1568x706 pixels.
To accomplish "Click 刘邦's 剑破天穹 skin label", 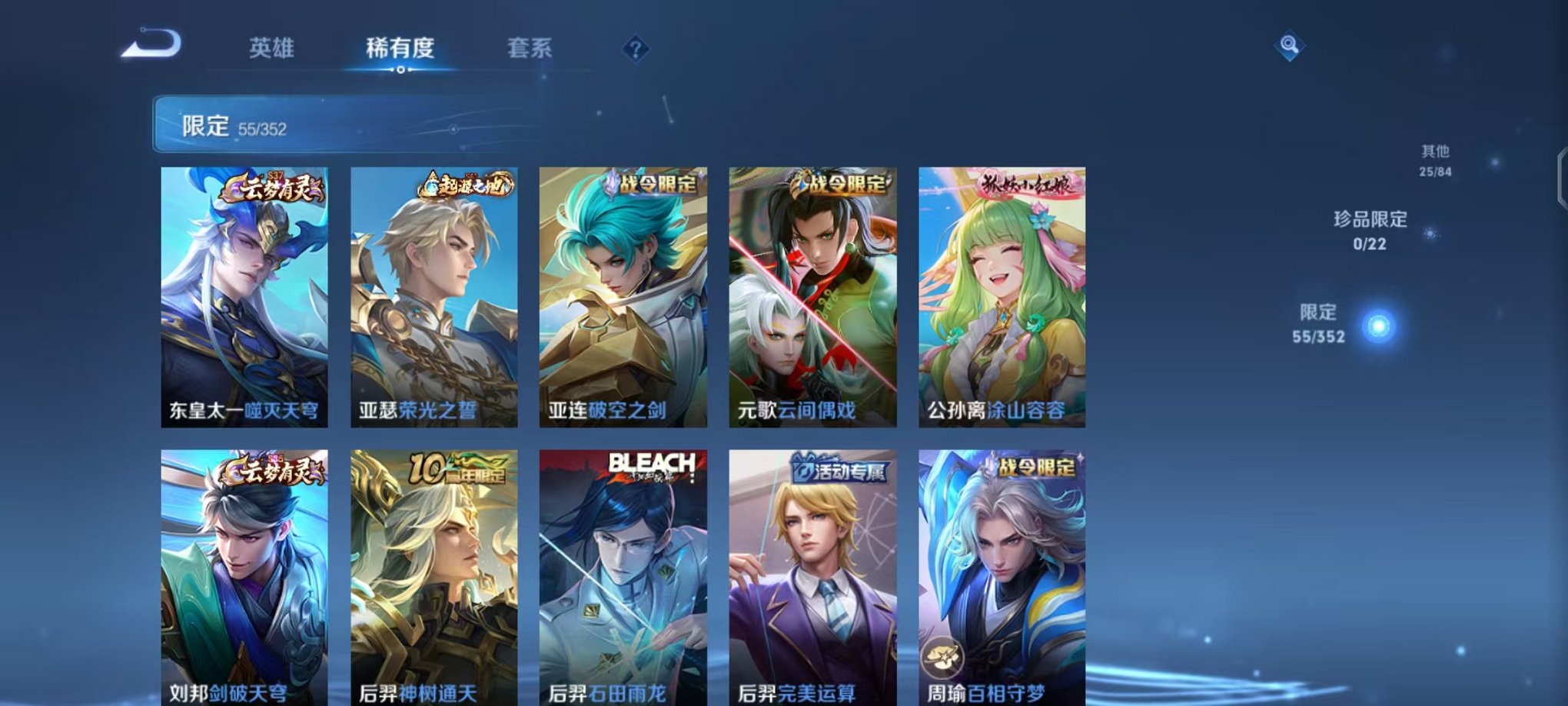I will (247, 693).
